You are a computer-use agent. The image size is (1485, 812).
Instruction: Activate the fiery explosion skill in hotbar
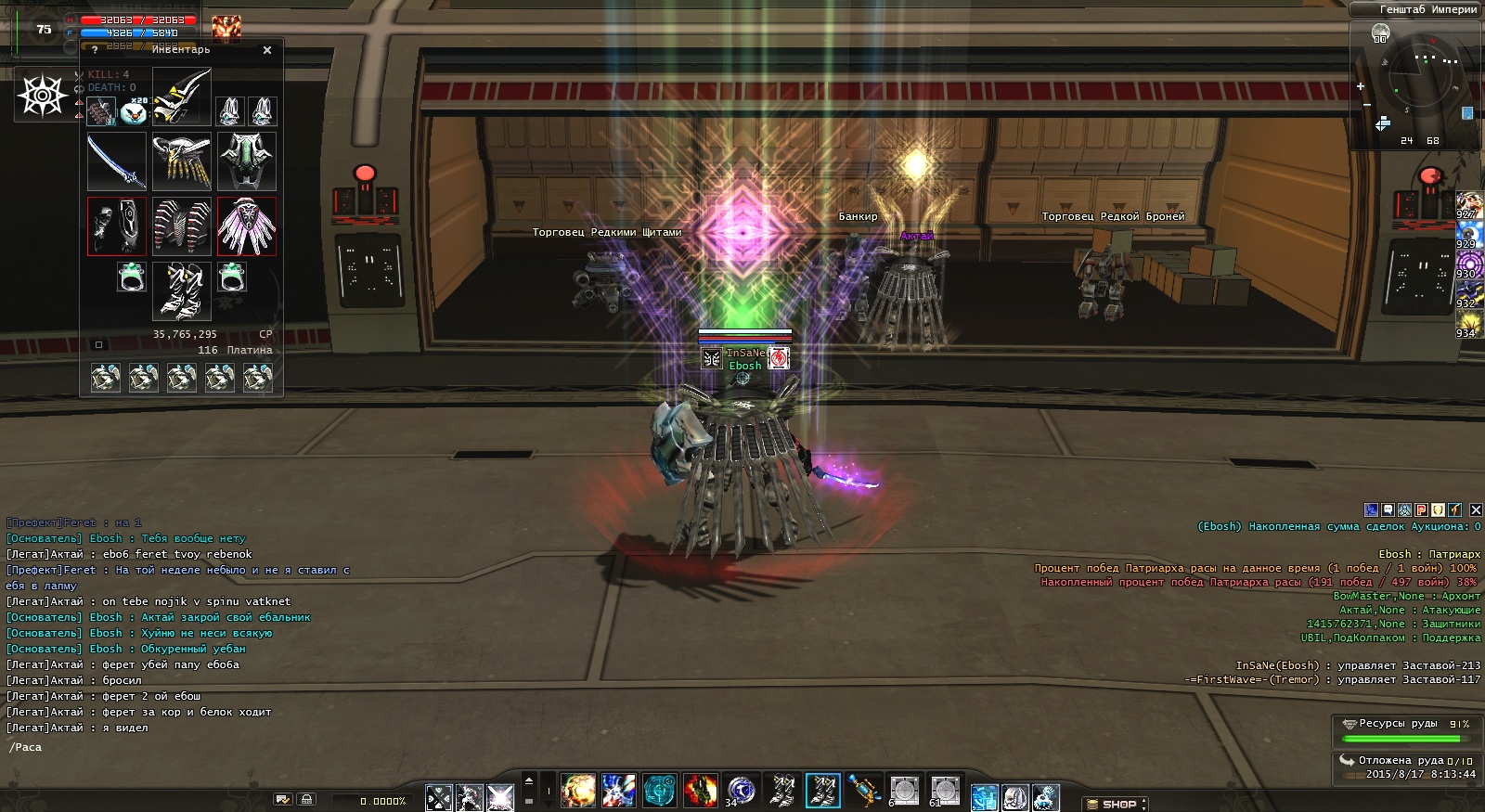tap(577, 791)
